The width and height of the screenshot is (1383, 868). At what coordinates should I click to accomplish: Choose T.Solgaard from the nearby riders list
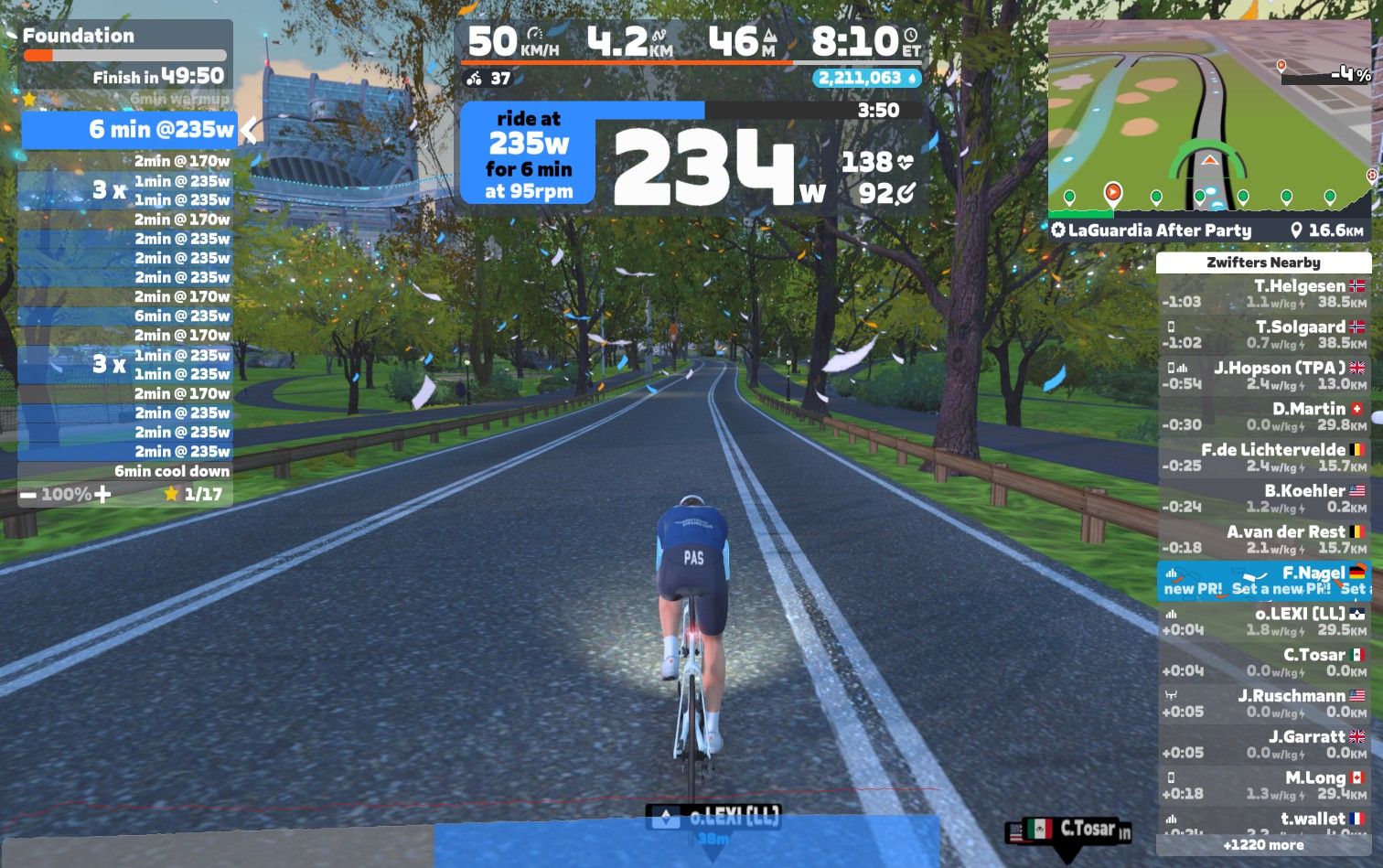1263,335
